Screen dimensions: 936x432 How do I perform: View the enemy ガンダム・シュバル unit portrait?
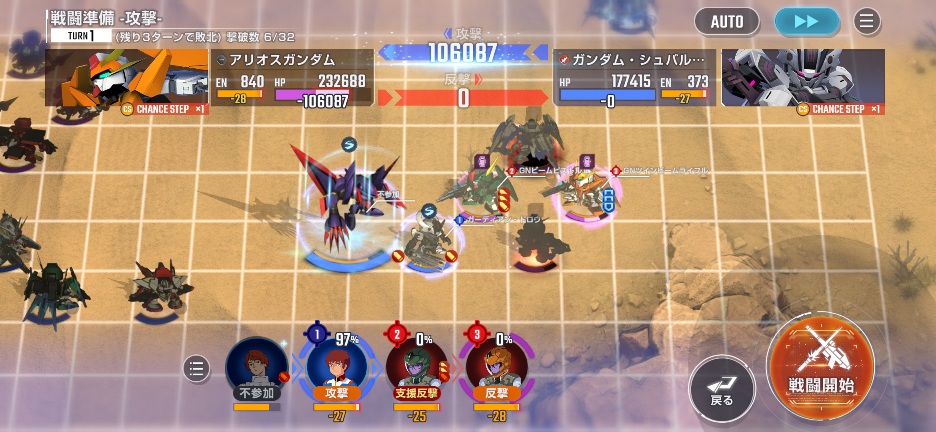(803, 78)
